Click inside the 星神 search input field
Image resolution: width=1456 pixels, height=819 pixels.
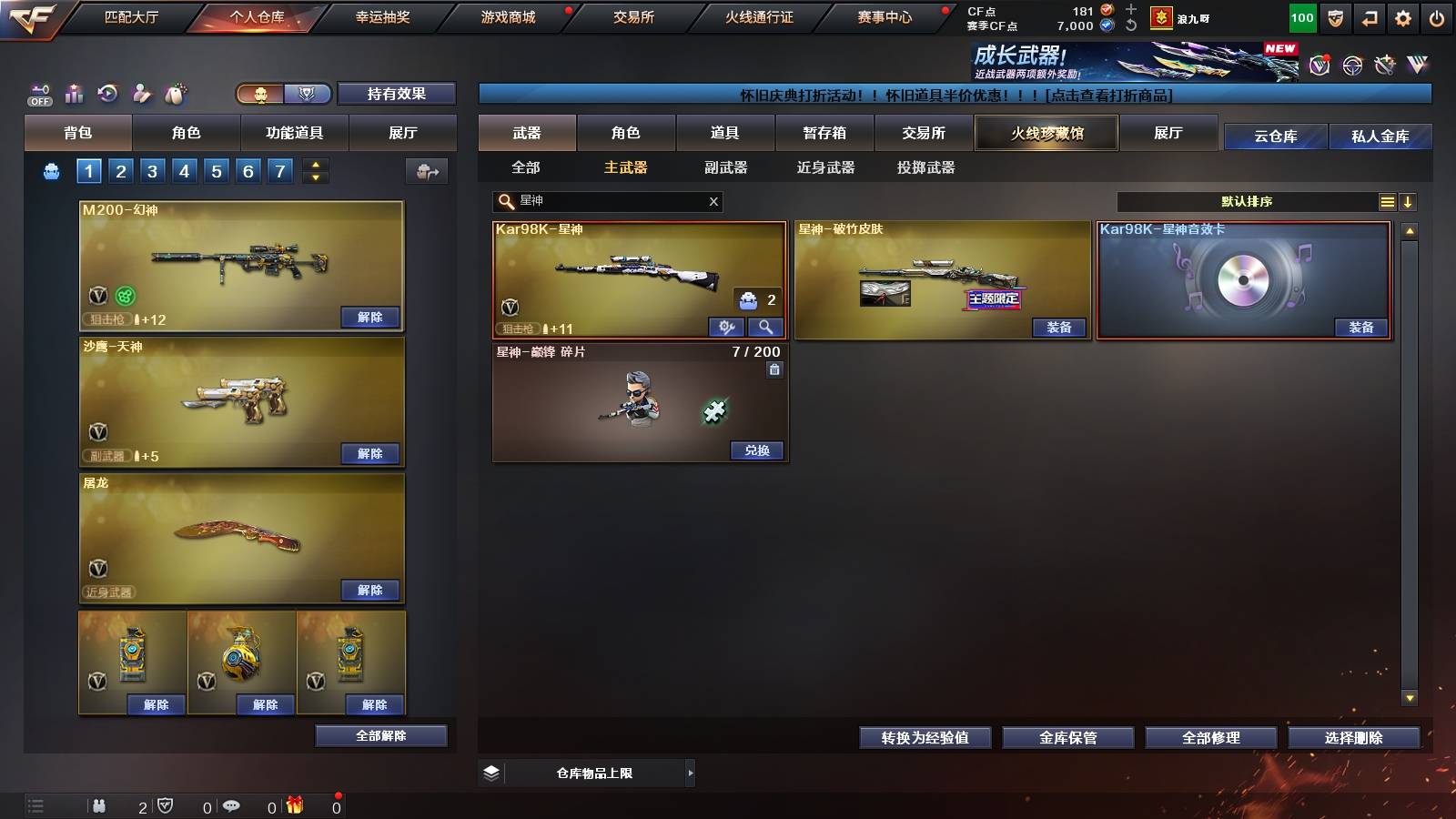[601, 201]
